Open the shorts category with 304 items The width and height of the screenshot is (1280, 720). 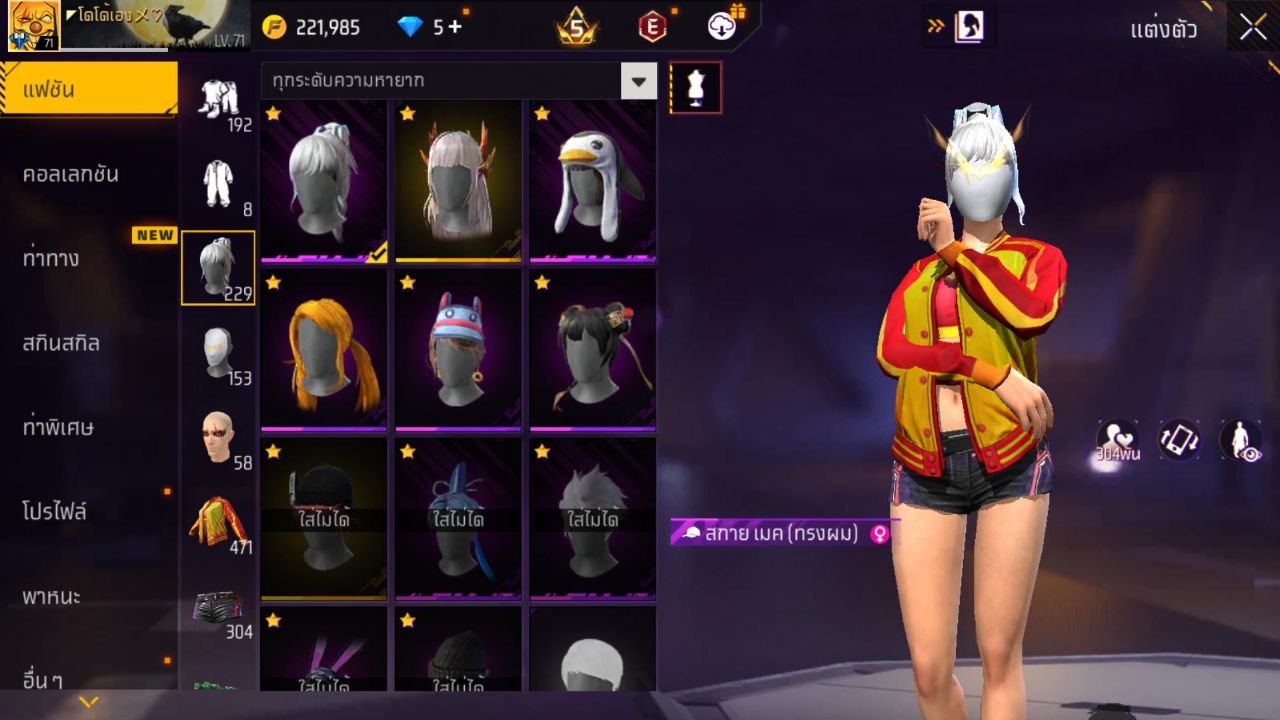[x=219, y=605]
